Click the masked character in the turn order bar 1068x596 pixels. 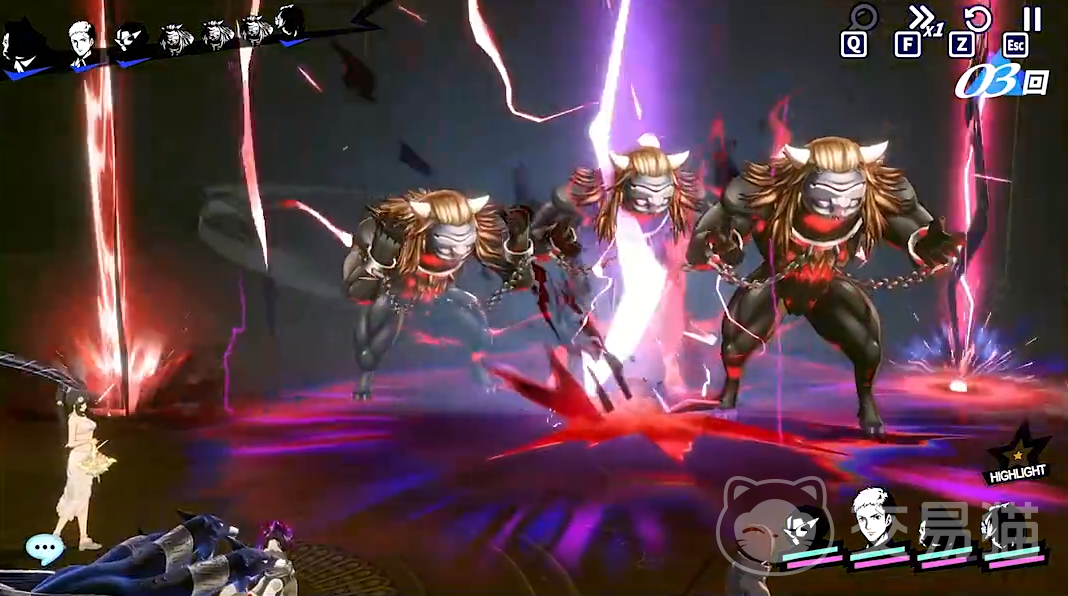pos(130,42)
